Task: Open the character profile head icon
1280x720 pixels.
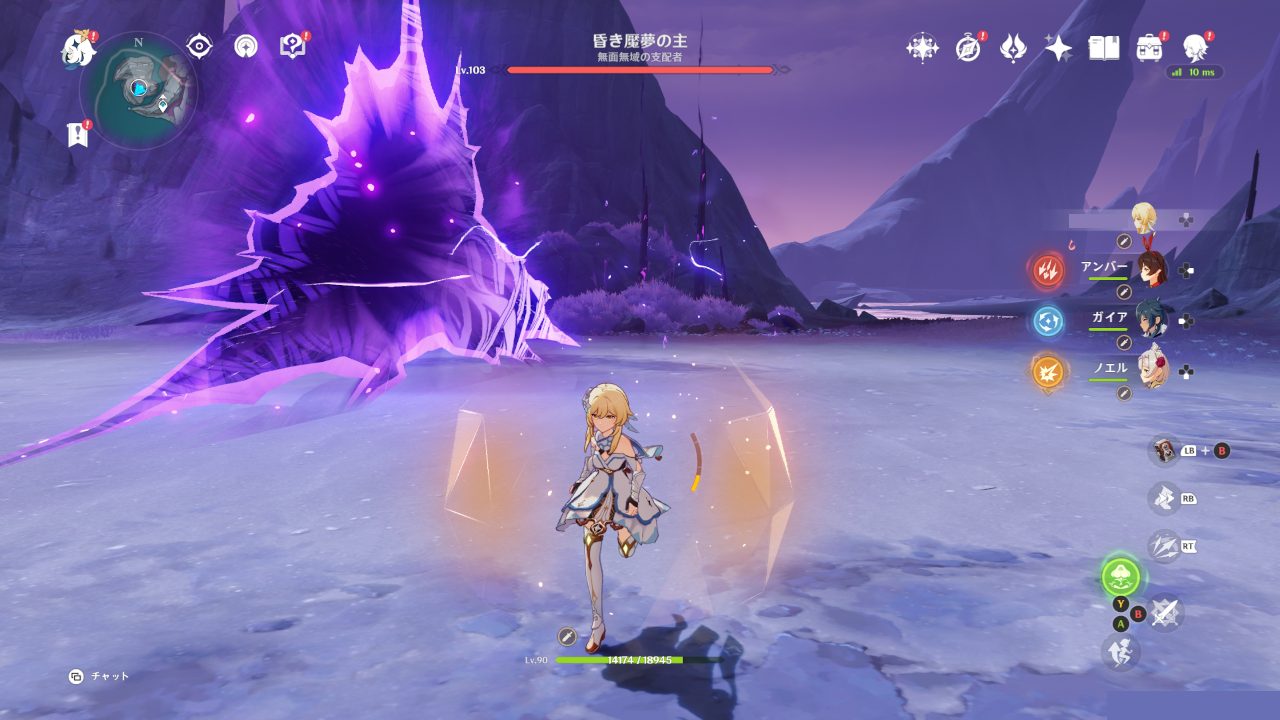Action: tap(1194, 48)
